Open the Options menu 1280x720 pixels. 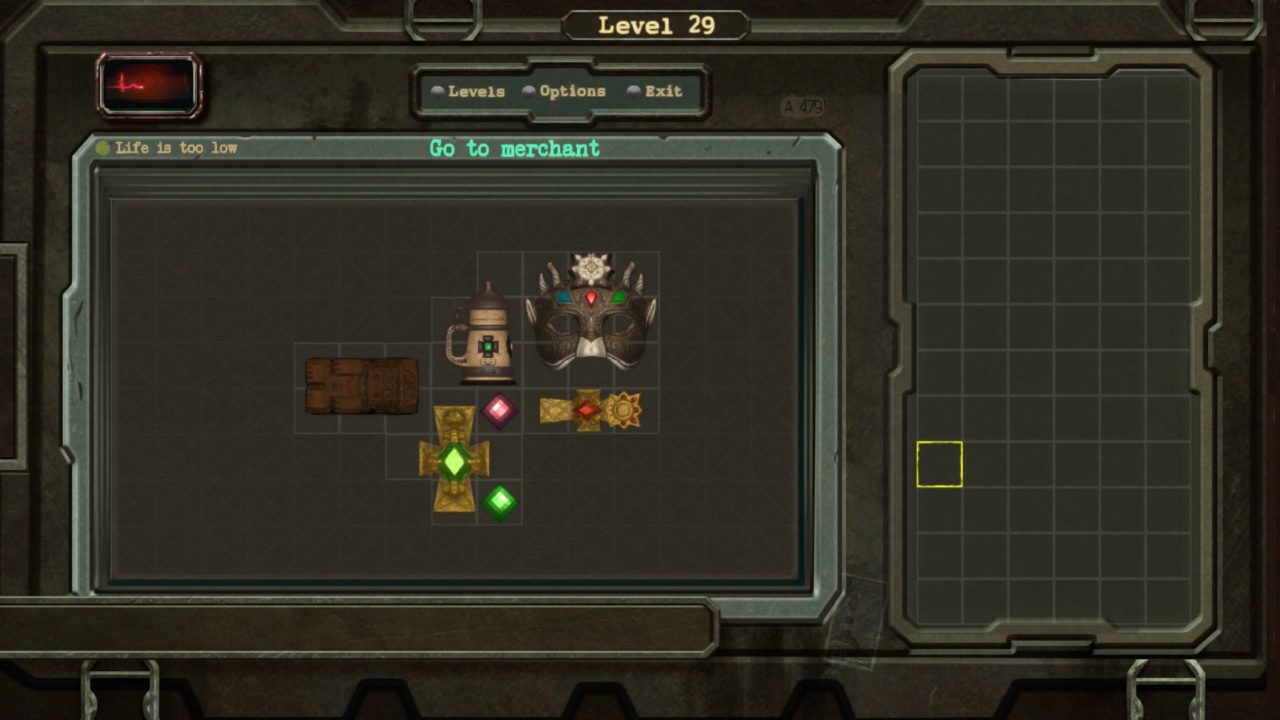click(x=571, y=91)
